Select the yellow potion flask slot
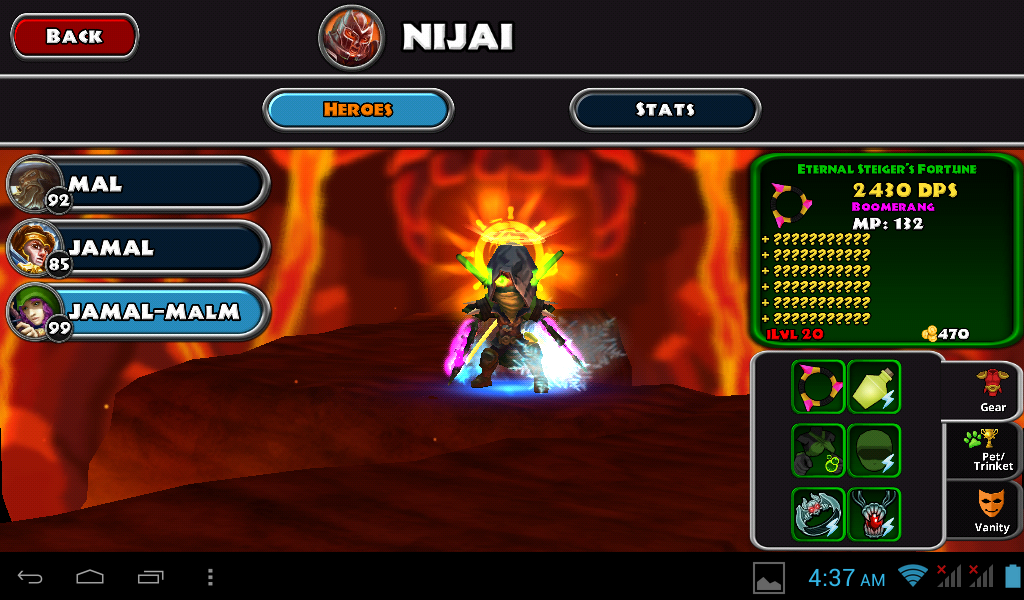 coord(874,387)
